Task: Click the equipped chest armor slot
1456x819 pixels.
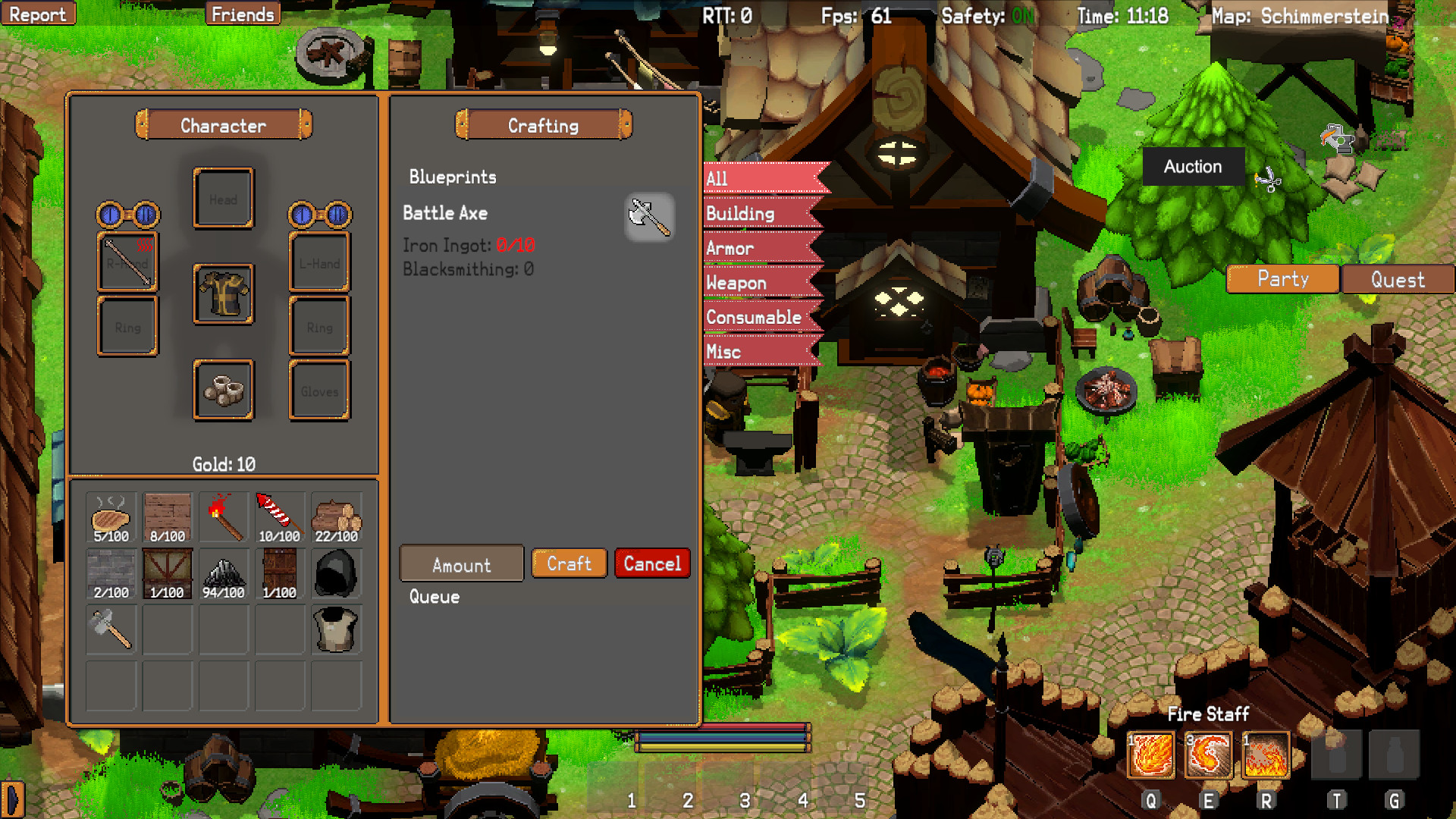Action: 223,293
